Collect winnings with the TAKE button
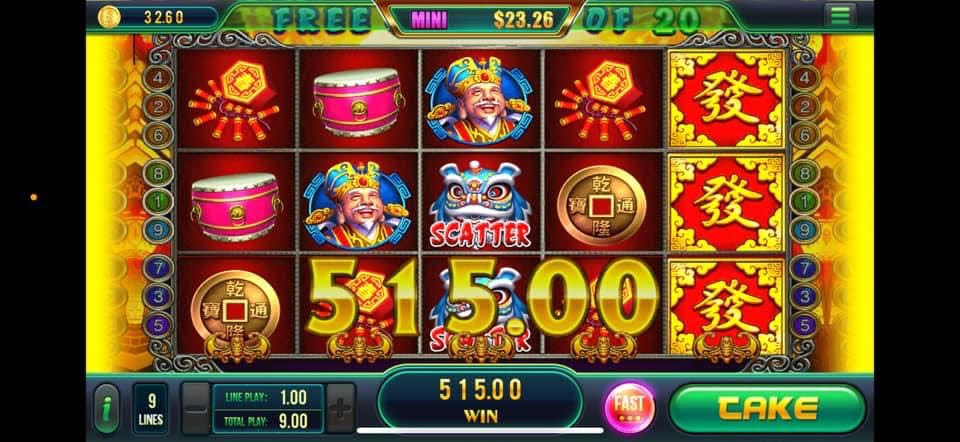This screenshot has width=960, height=442. 766,407
